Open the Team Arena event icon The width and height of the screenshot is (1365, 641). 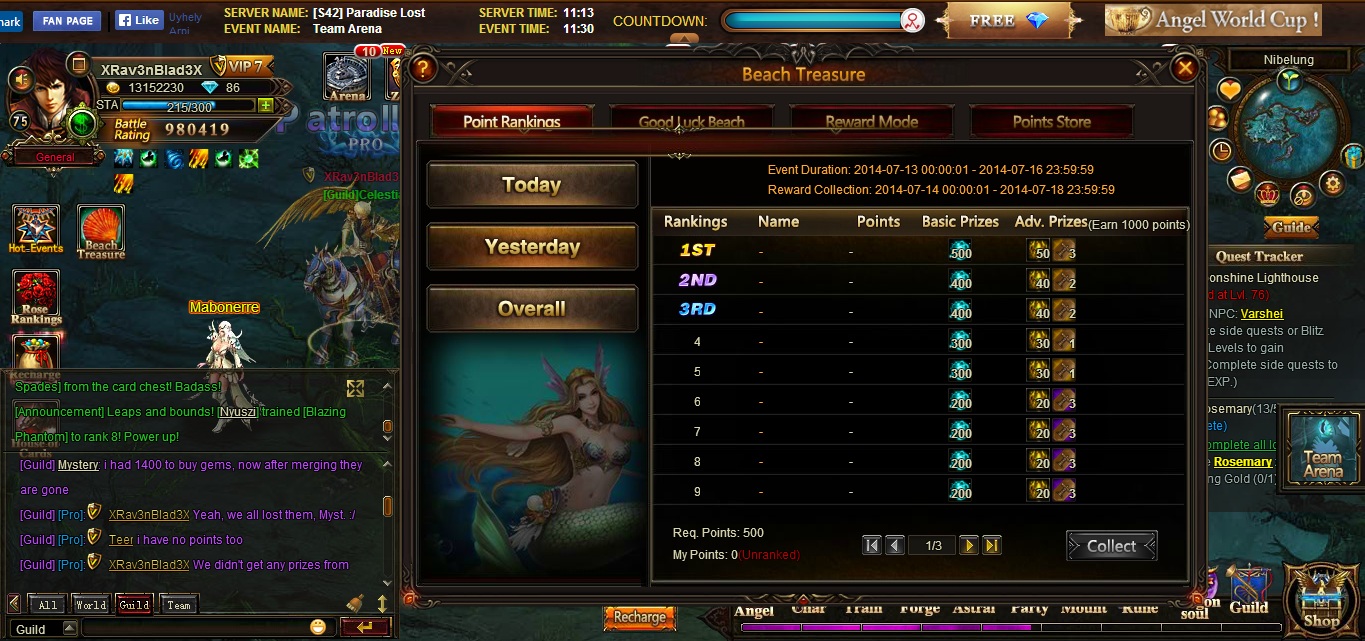pyautogui.click(x=1322, y=447)
